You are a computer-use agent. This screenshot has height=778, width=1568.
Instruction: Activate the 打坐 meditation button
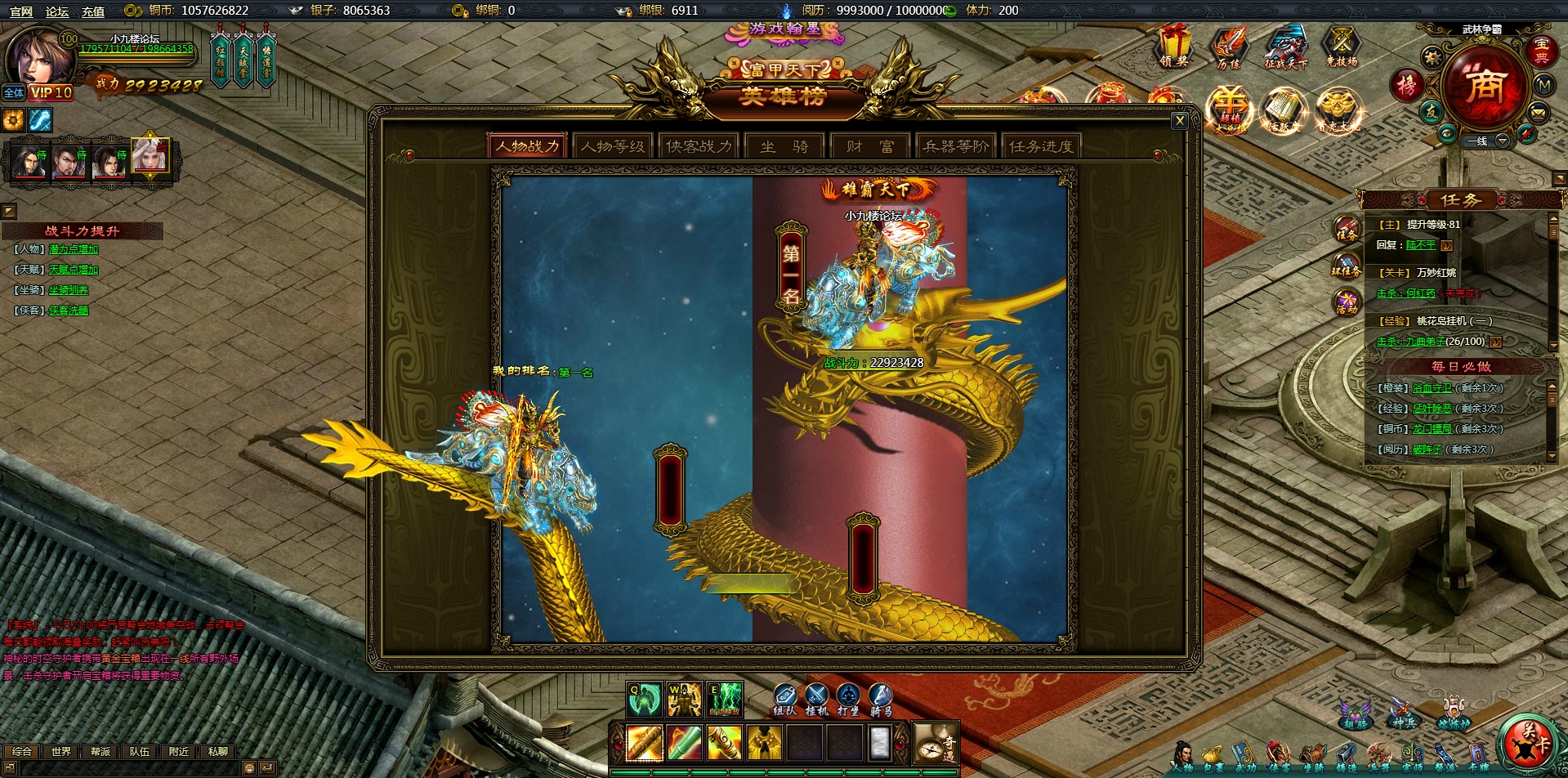point(848,698)
